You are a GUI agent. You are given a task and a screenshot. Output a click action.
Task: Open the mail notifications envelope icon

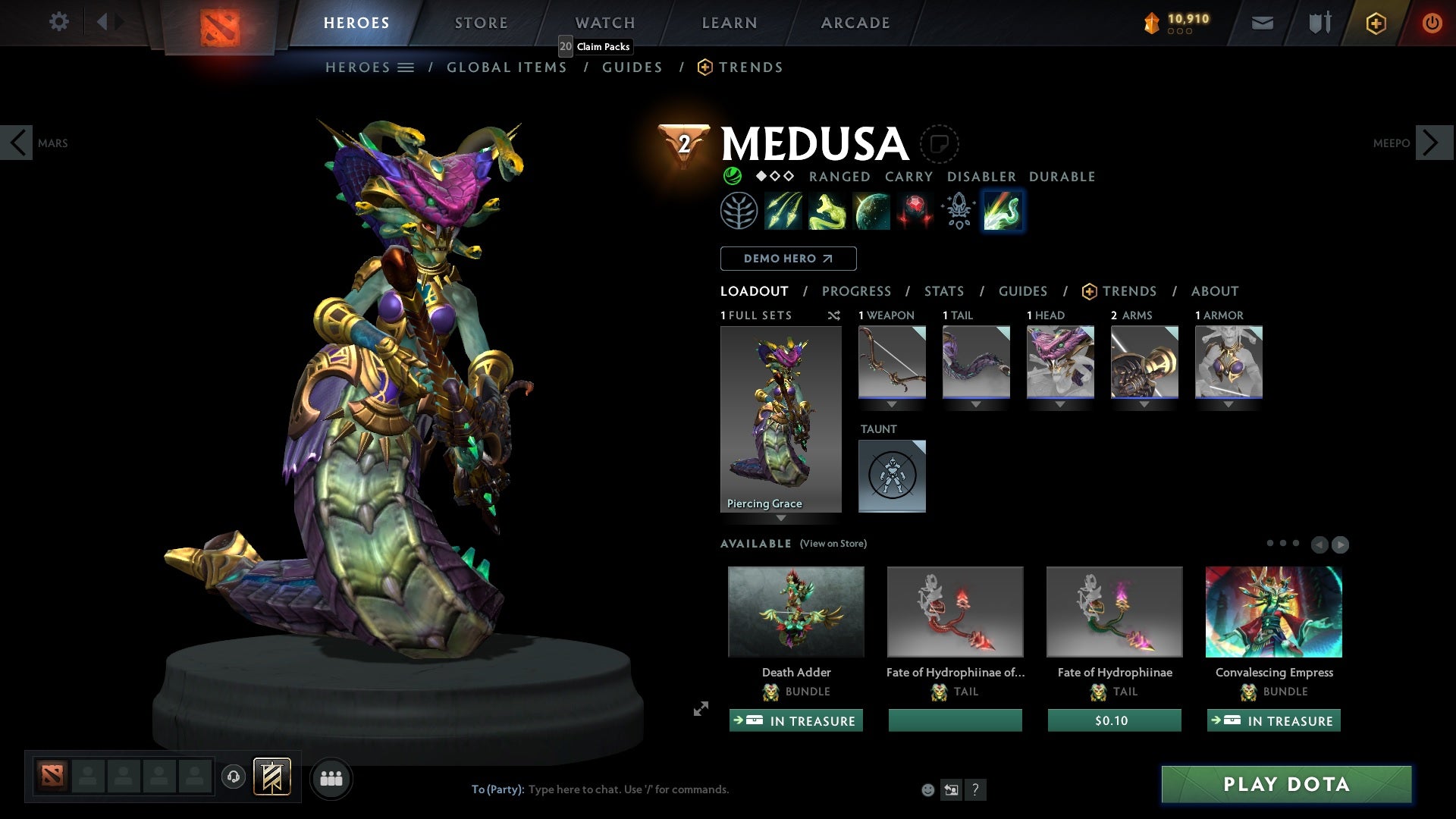pyautogui.click(x=1262, y=22)
